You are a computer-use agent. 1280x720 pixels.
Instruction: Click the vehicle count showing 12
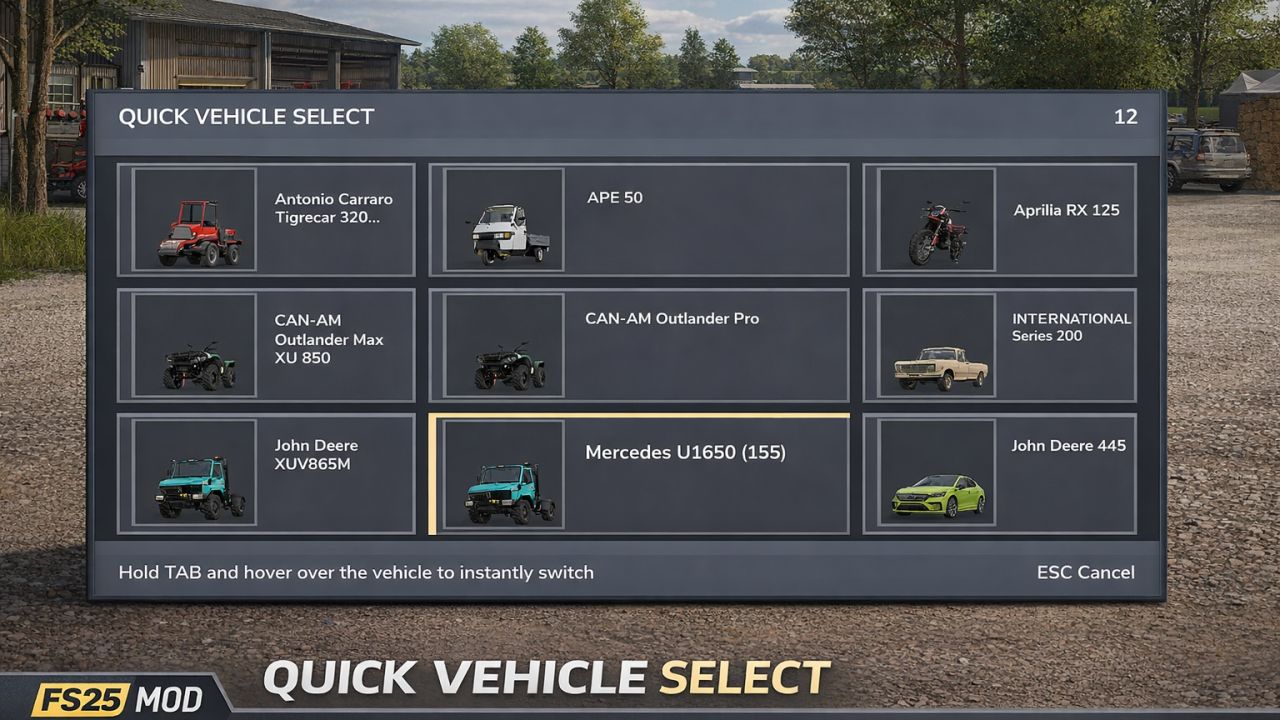(x=1127, y=116)
